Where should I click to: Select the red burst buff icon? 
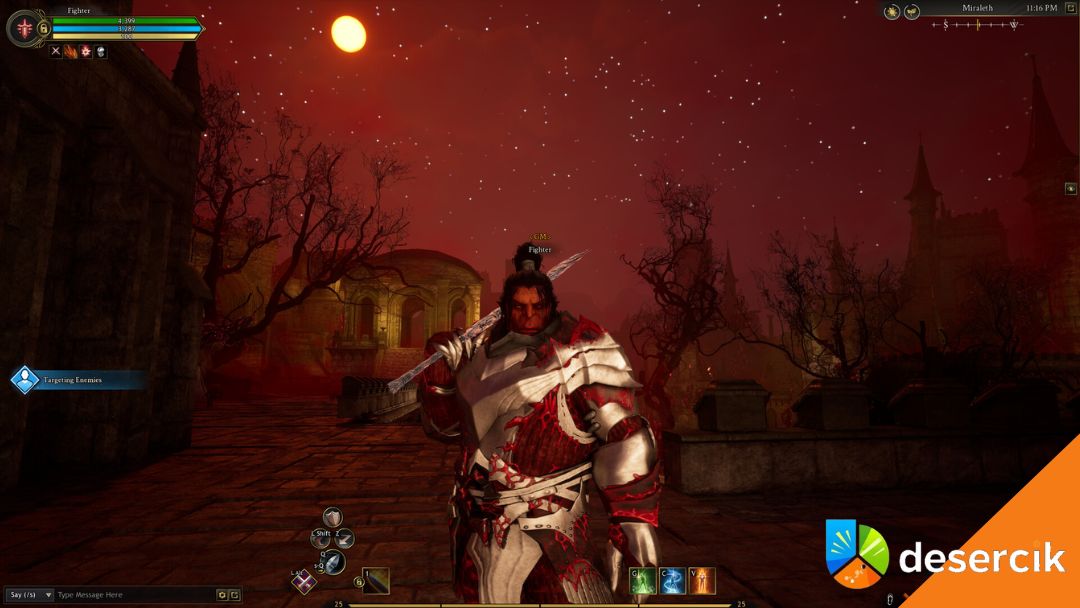pos(86,51)
